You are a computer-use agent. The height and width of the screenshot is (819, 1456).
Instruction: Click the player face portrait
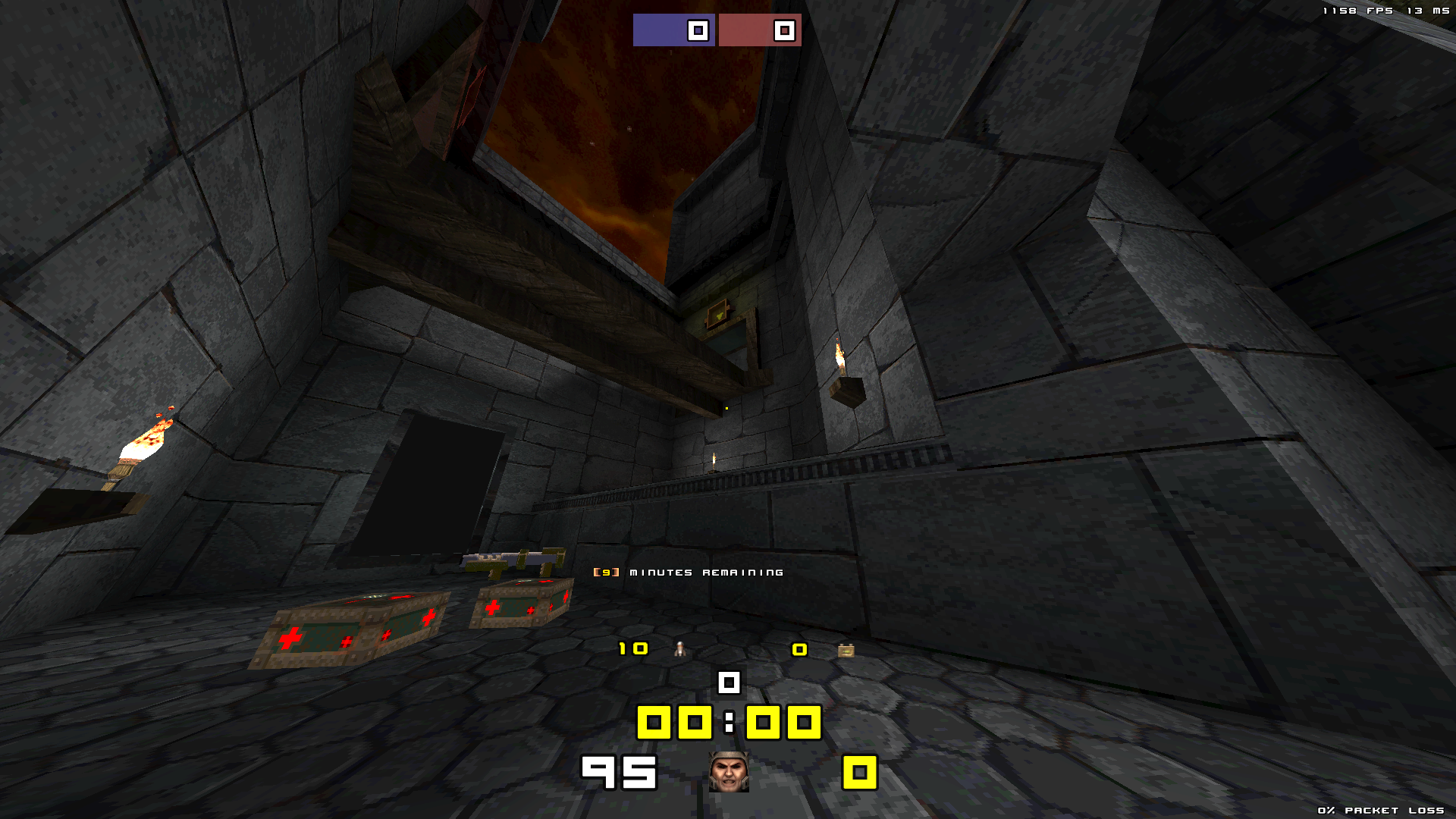coord(729,772)
